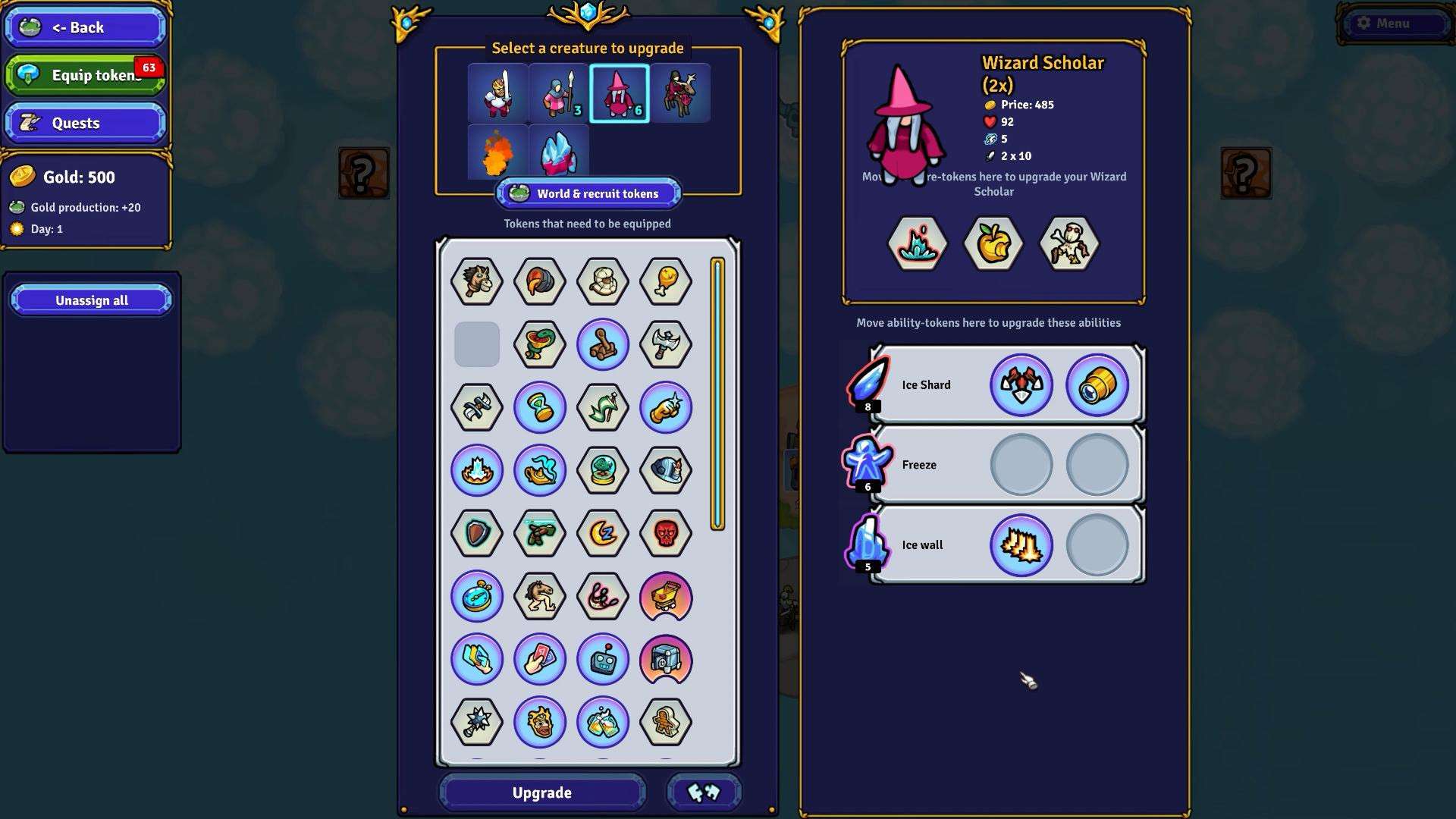Select the flame token on Ice wall

tap(1021, 545)
